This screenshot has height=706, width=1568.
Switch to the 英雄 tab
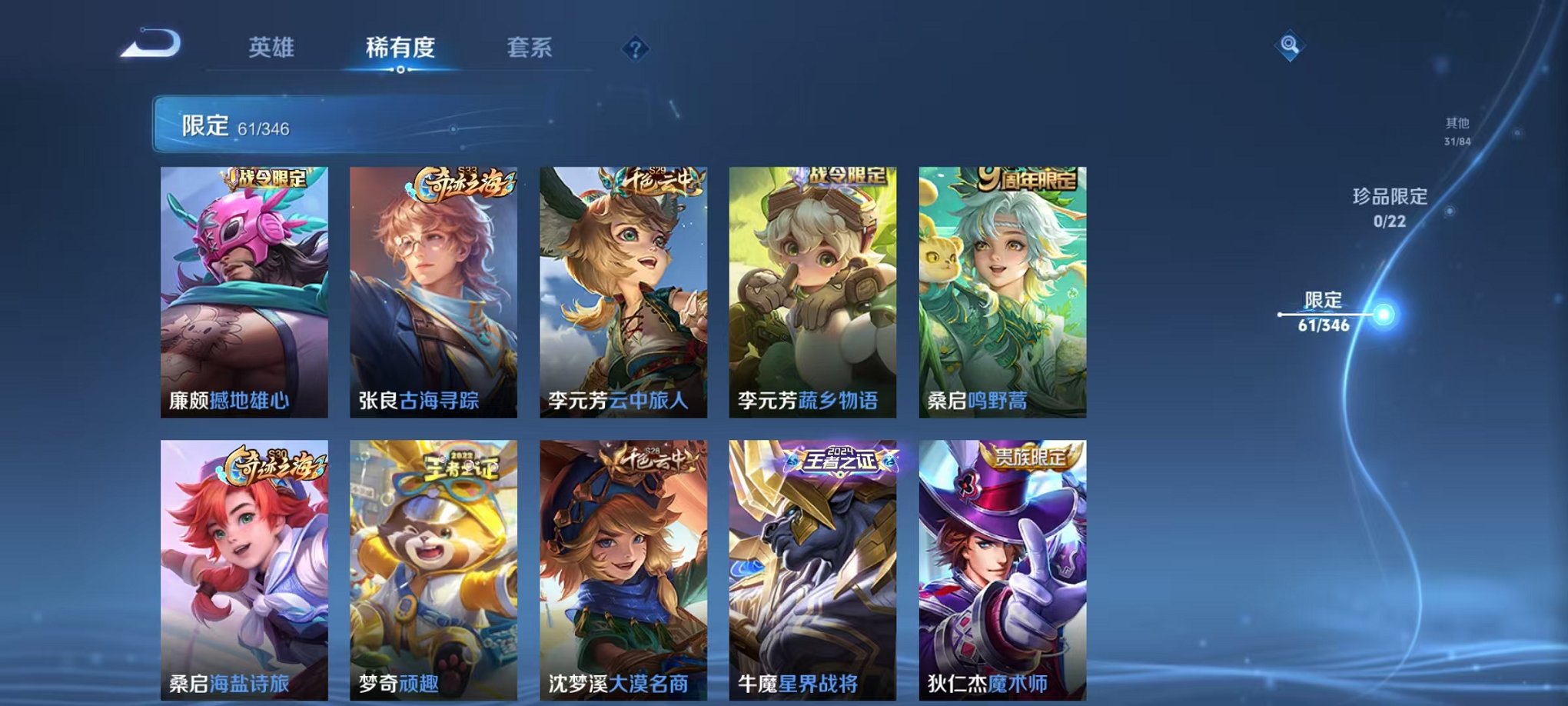(271, 48)
